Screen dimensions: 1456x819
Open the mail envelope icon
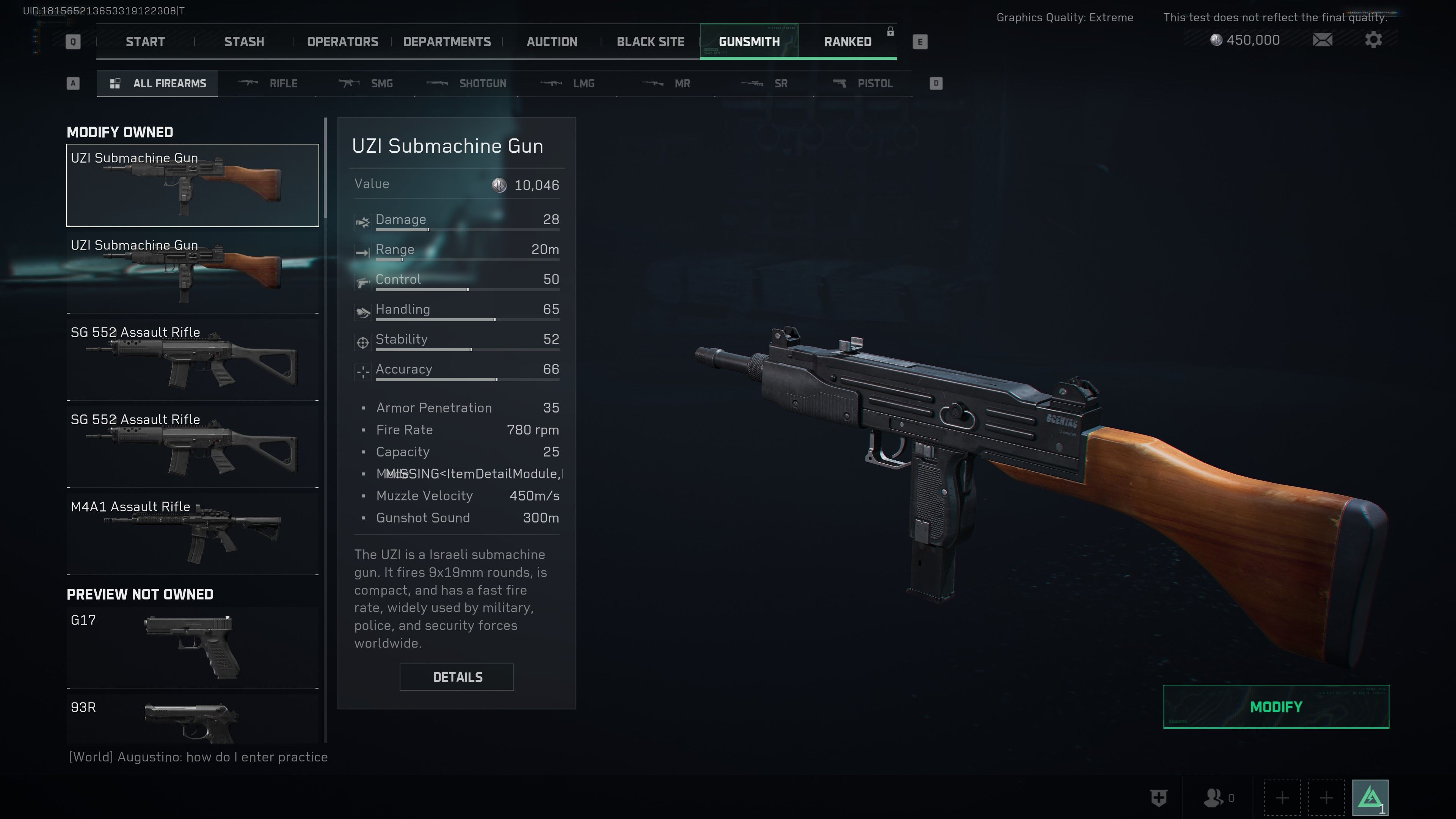[1322, 40]
